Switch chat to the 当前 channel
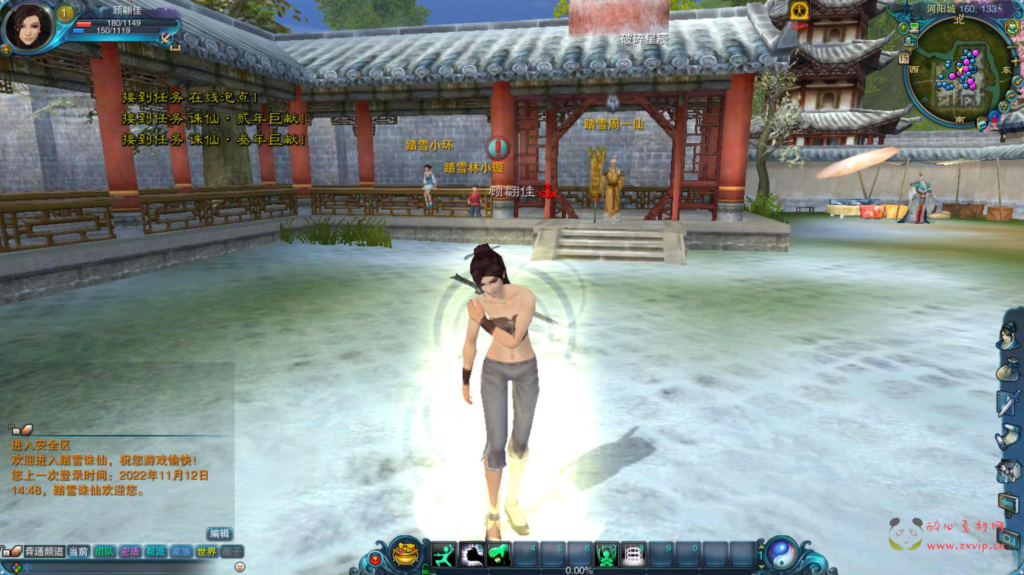Image resolution: width=1024 pixels, height=575 pixels. [x=78, y=552]
